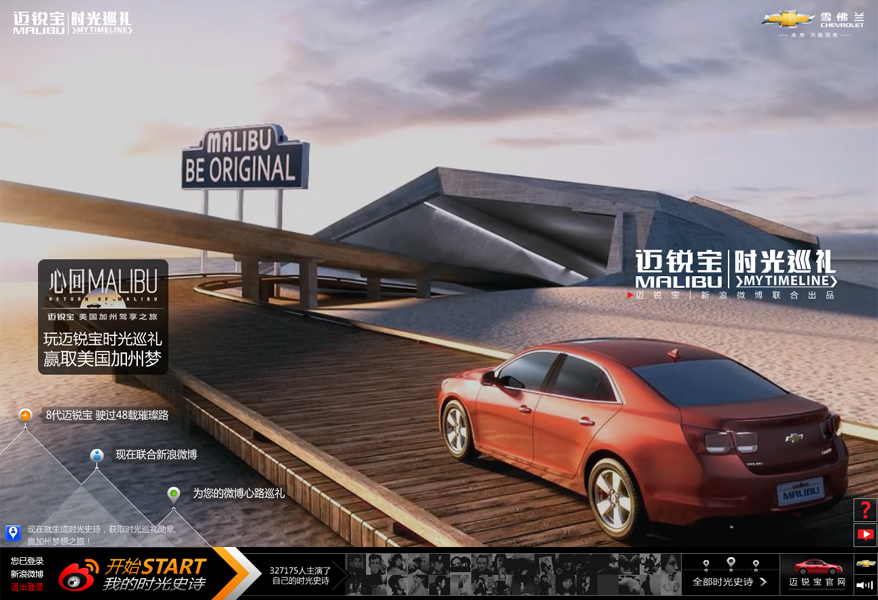Screen dimensions: 878x600
Task: Open the 心回MALIBU California trip promo
Action: pyautogui.click(x=103, y=317)
